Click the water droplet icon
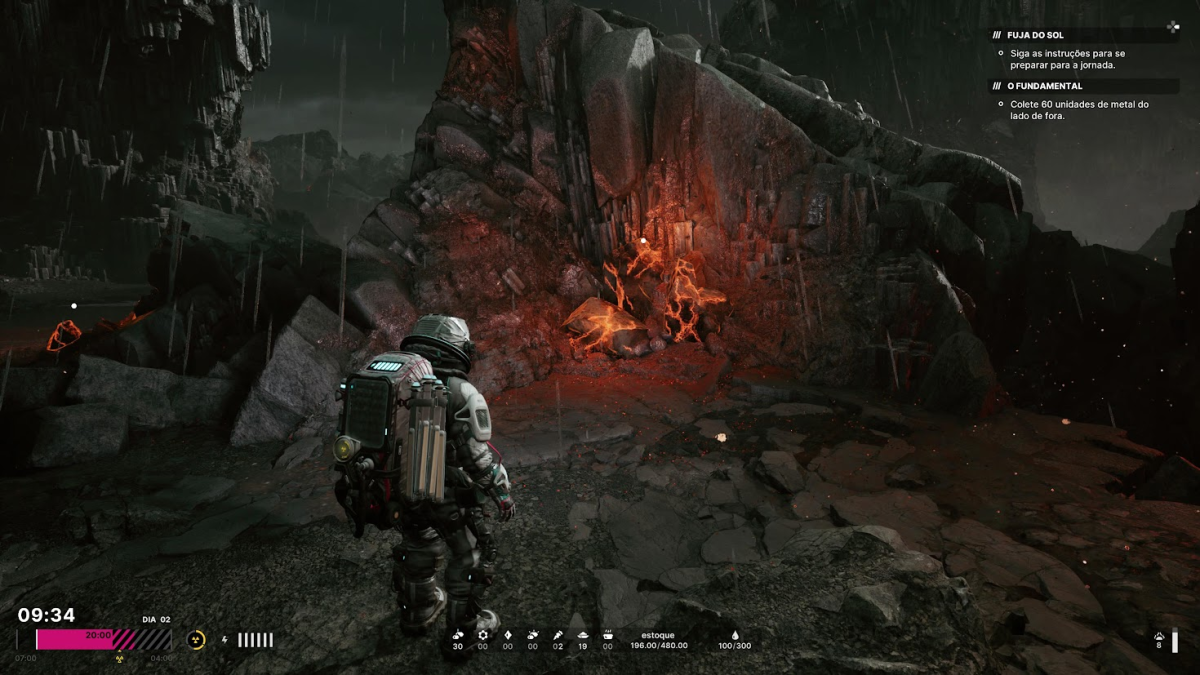The height and width of the screenshot is (675, 1200). (x=735, y=634)
